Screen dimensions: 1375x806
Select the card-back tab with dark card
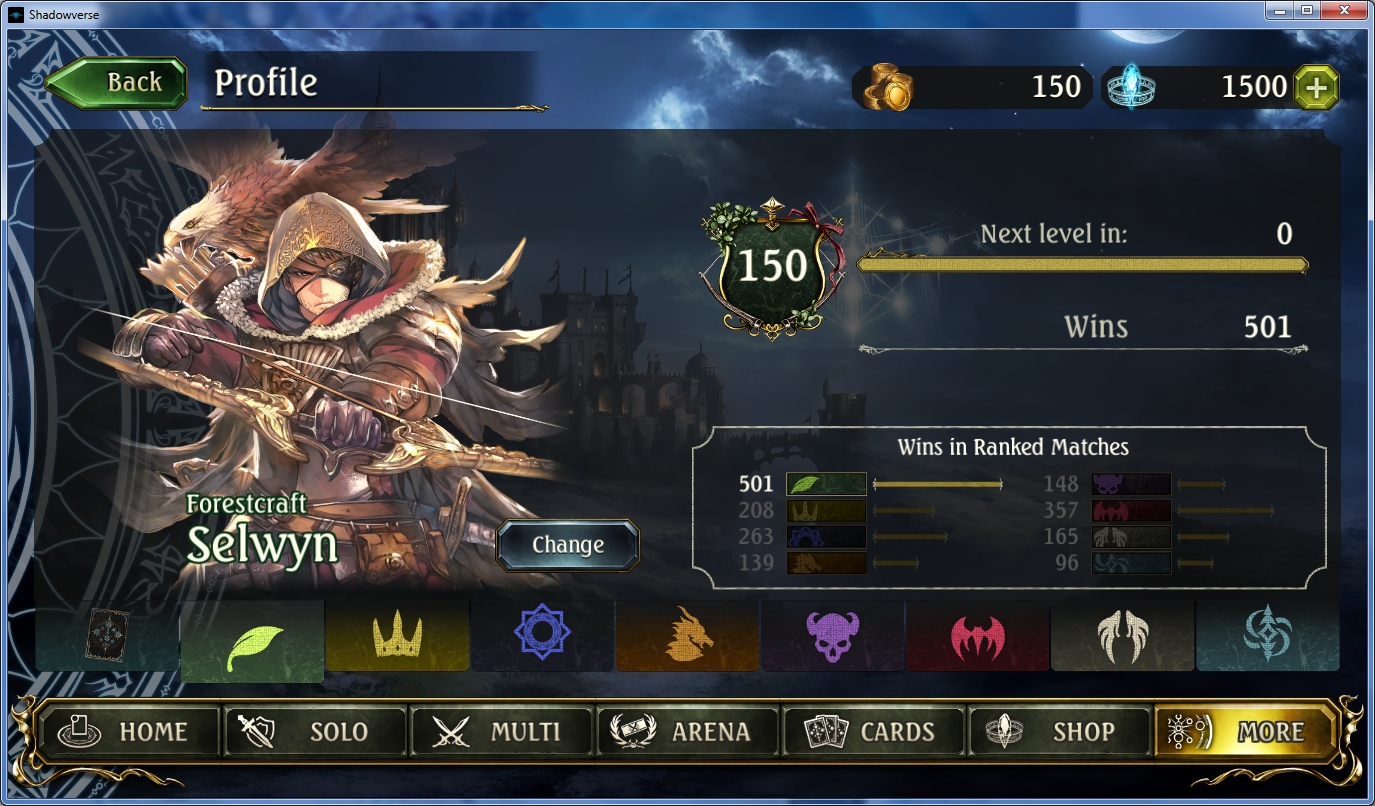coord(107,636)
